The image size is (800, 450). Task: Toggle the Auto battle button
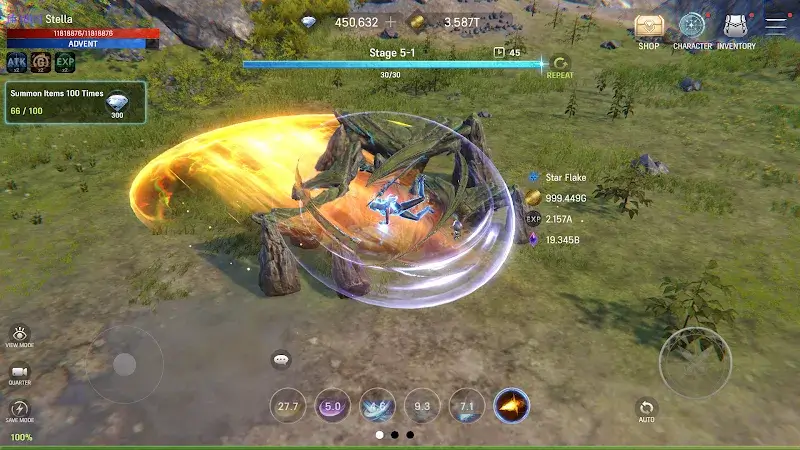[647, 408]
